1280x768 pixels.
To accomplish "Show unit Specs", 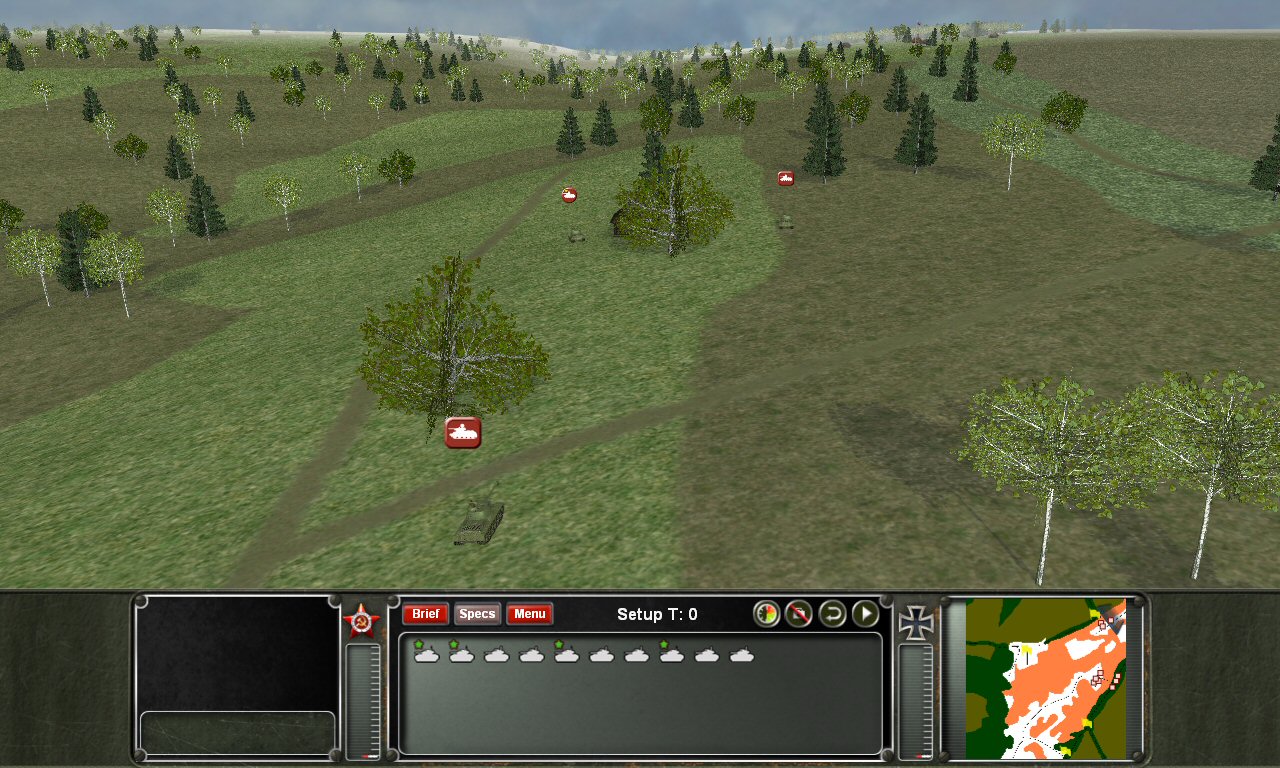I will (477, 614).
